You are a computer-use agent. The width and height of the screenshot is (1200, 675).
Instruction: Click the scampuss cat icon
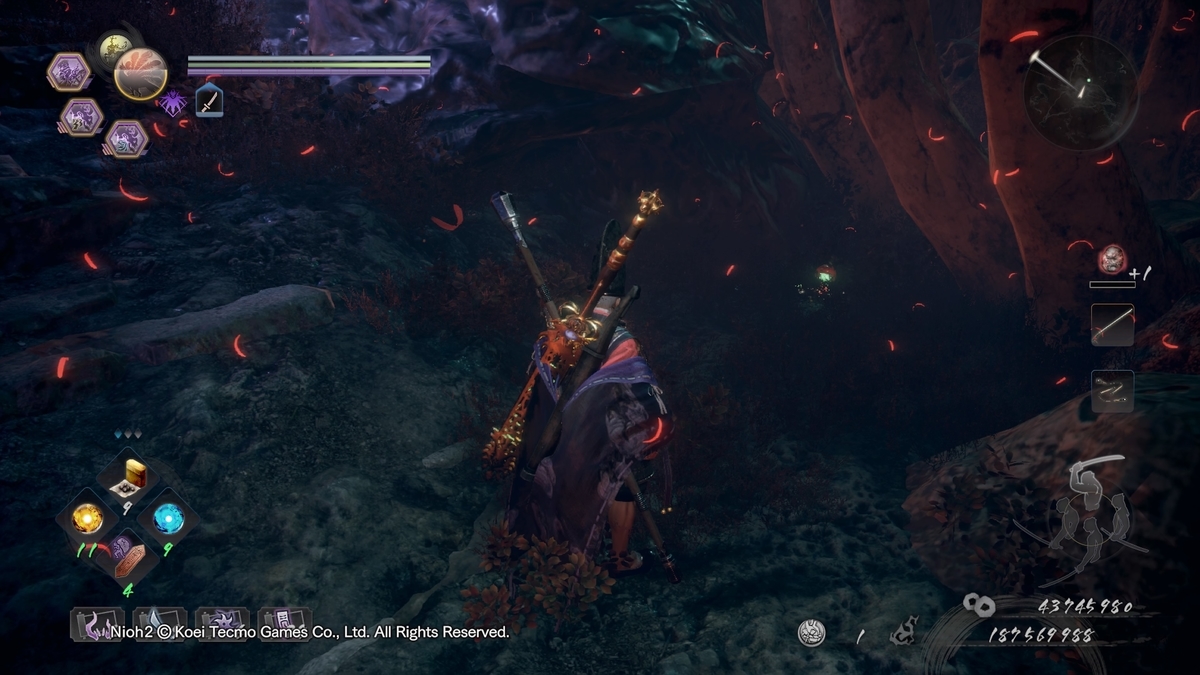[903, 630]
